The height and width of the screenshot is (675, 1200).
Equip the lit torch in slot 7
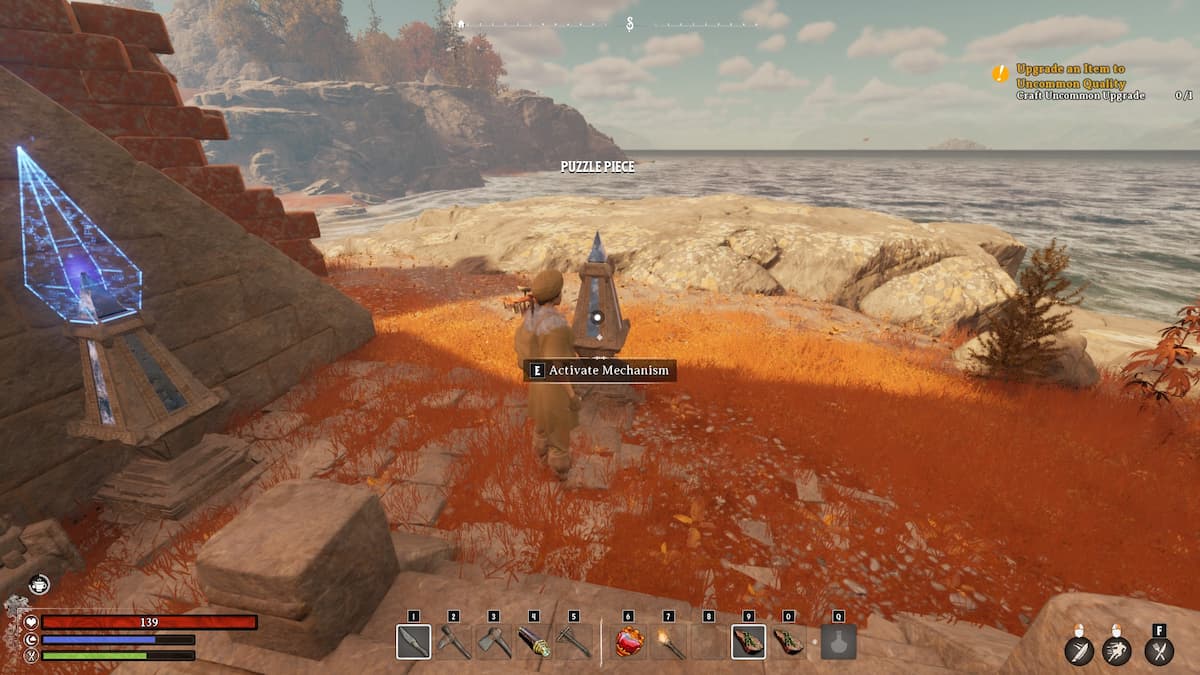669,642
